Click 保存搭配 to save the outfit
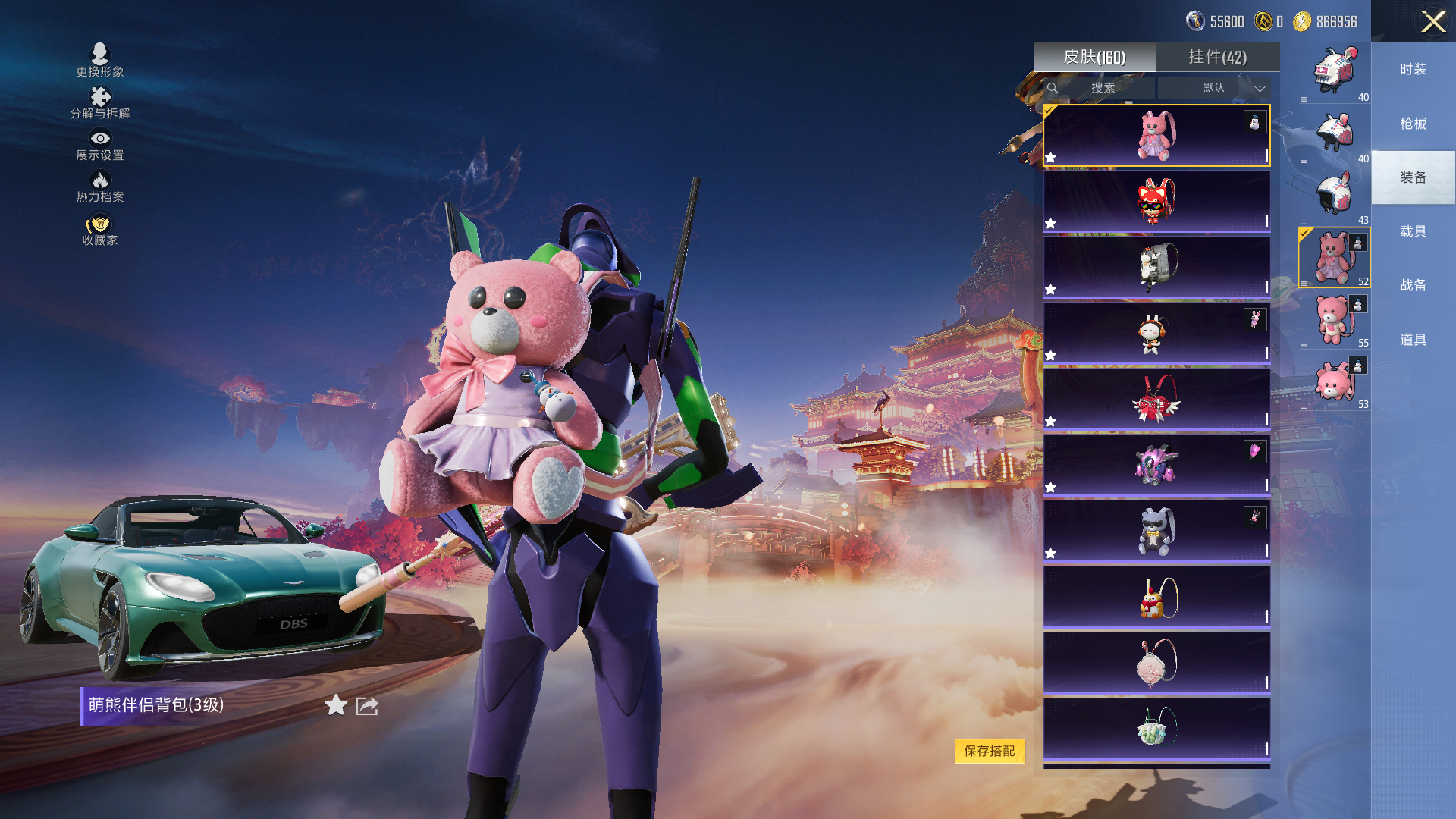Image resolution: width=1456 pixels, height=819 pixels. (989, 751)
